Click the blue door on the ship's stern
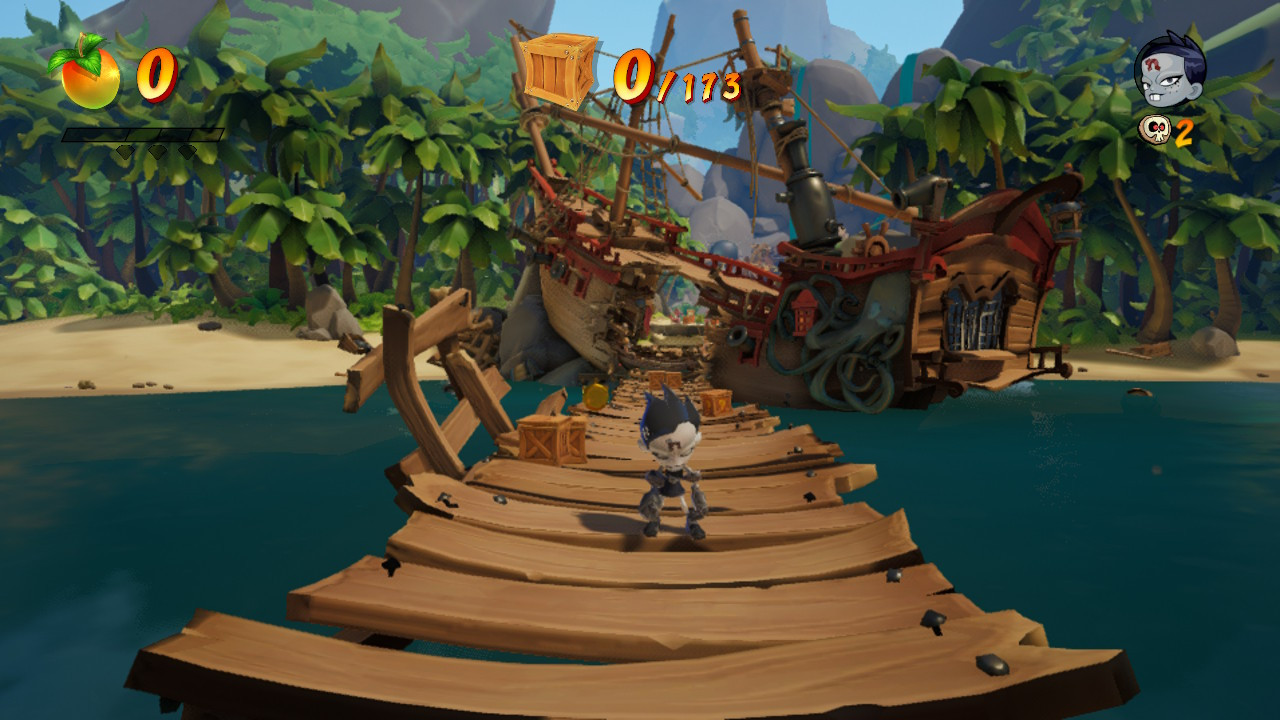Screen dimensions: 1280x720 click(976, 315)
